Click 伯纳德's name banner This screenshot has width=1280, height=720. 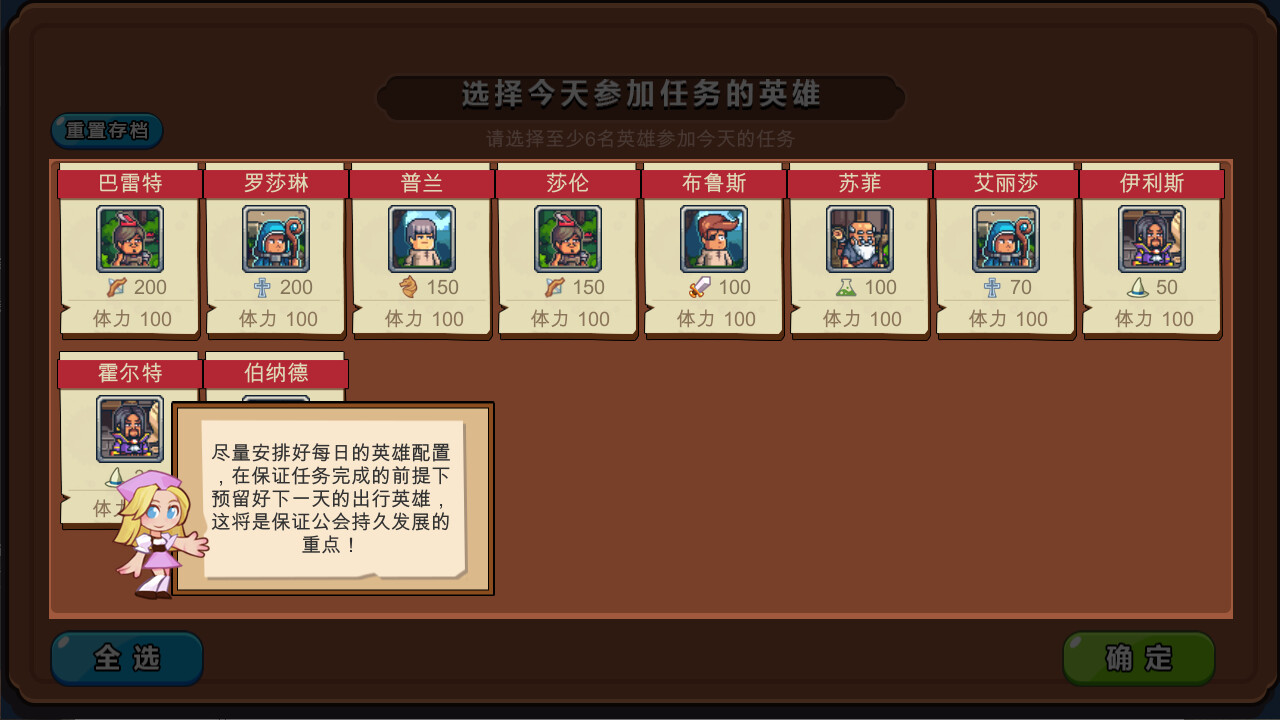pos(275,372)
